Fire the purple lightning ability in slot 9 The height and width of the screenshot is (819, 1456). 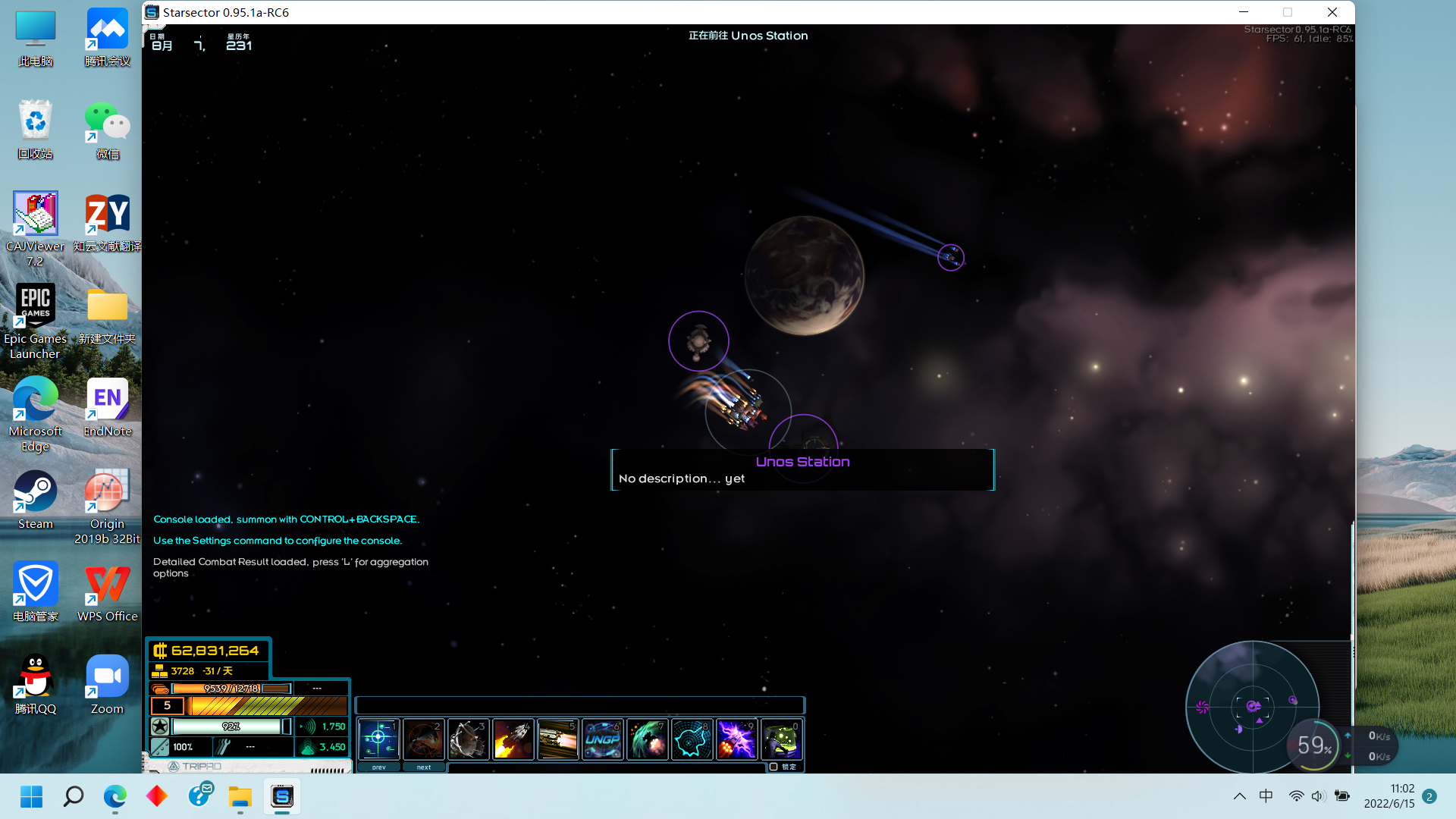coord(736,739)
